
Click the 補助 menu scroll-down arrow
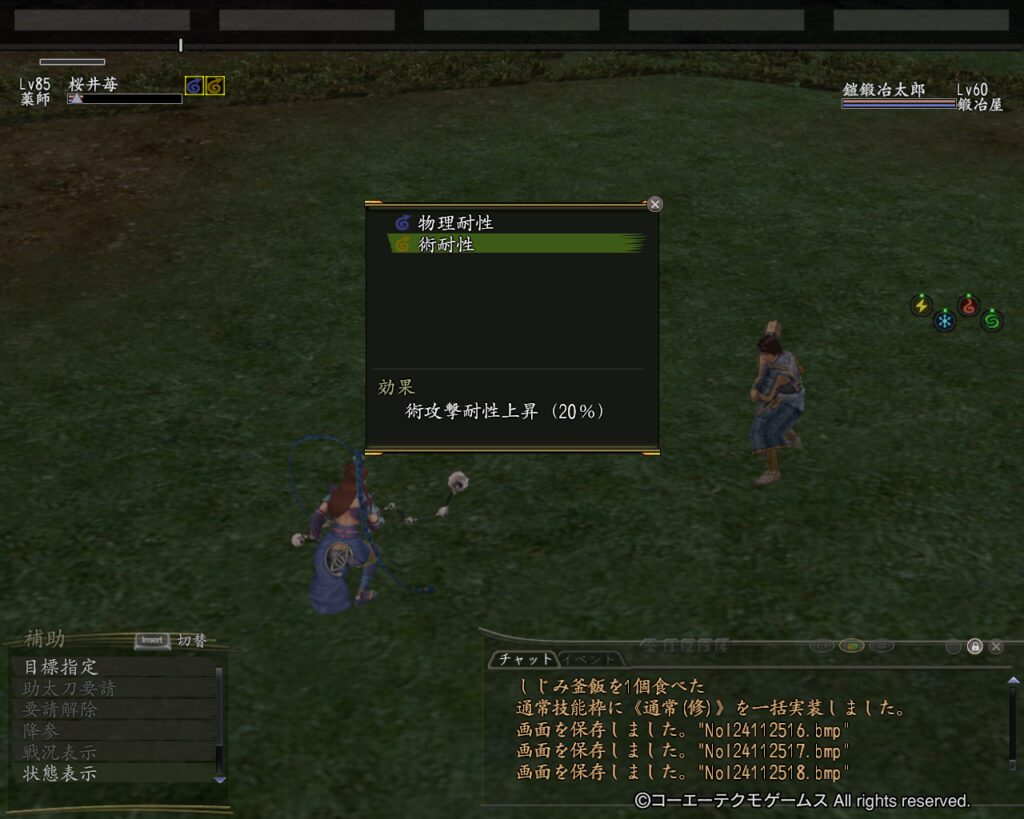[x=220, y=780]
